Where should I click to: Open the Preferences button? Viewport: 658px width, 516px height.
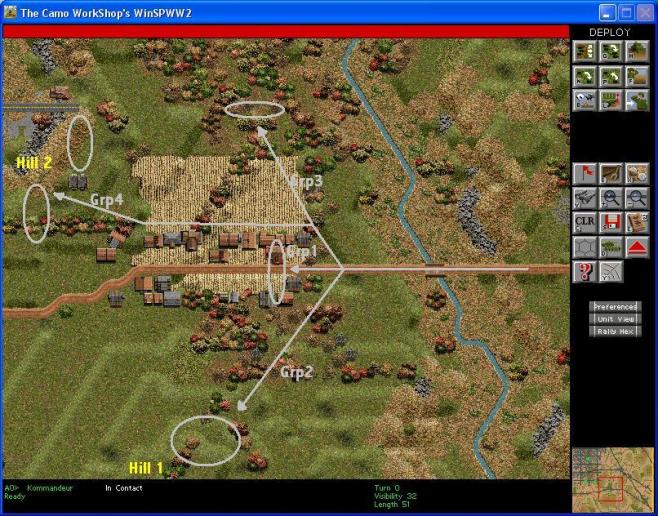coord(615,306)
